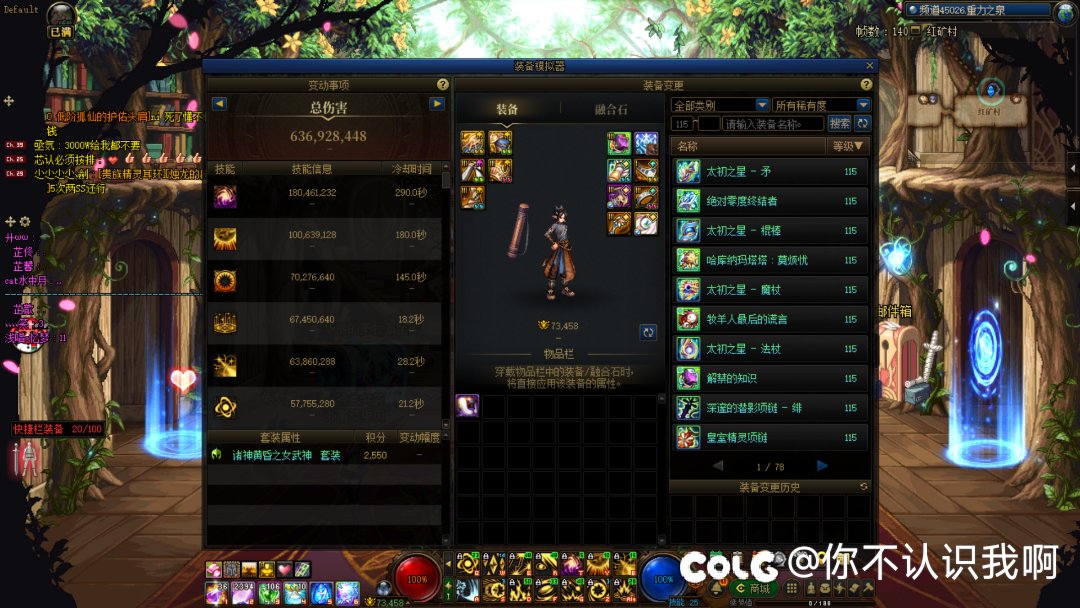
Task: Click the equipment name search field
Action: coord(773,124)
